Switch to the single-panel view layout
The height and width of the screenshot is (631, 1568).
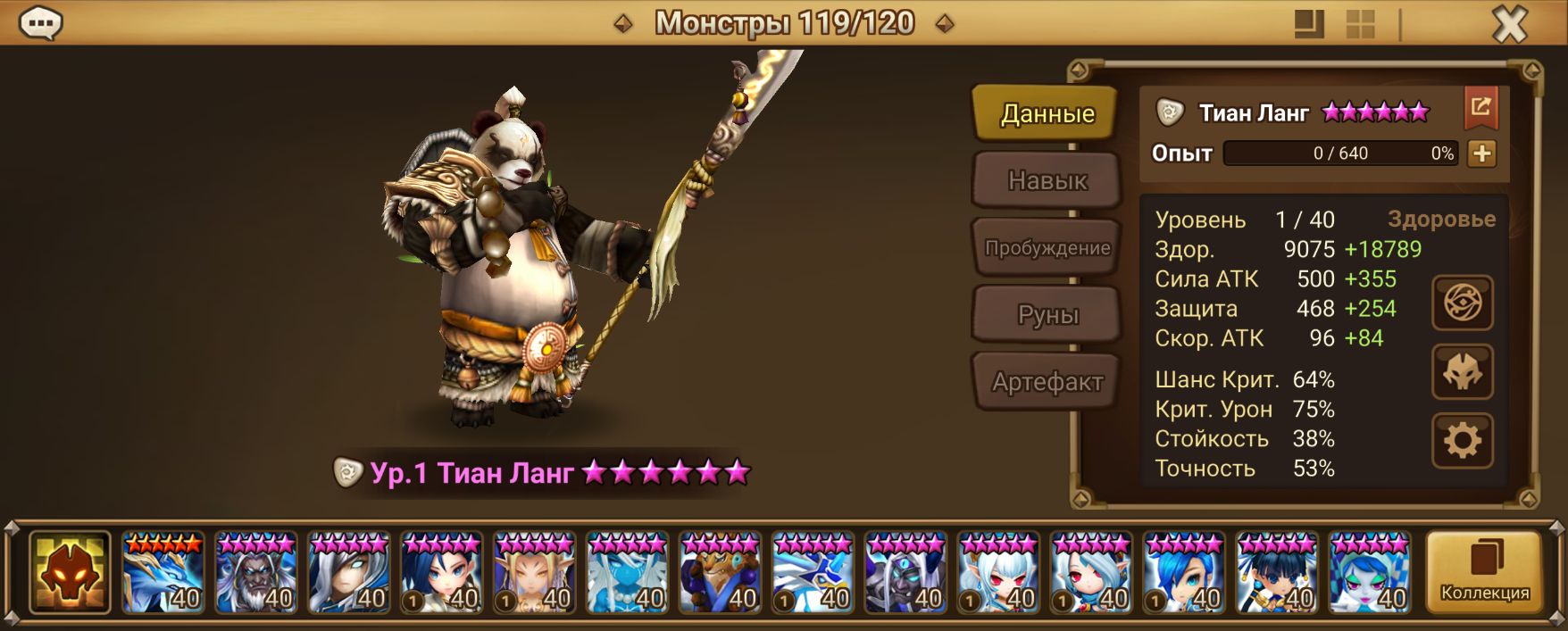coord(1309,24)
